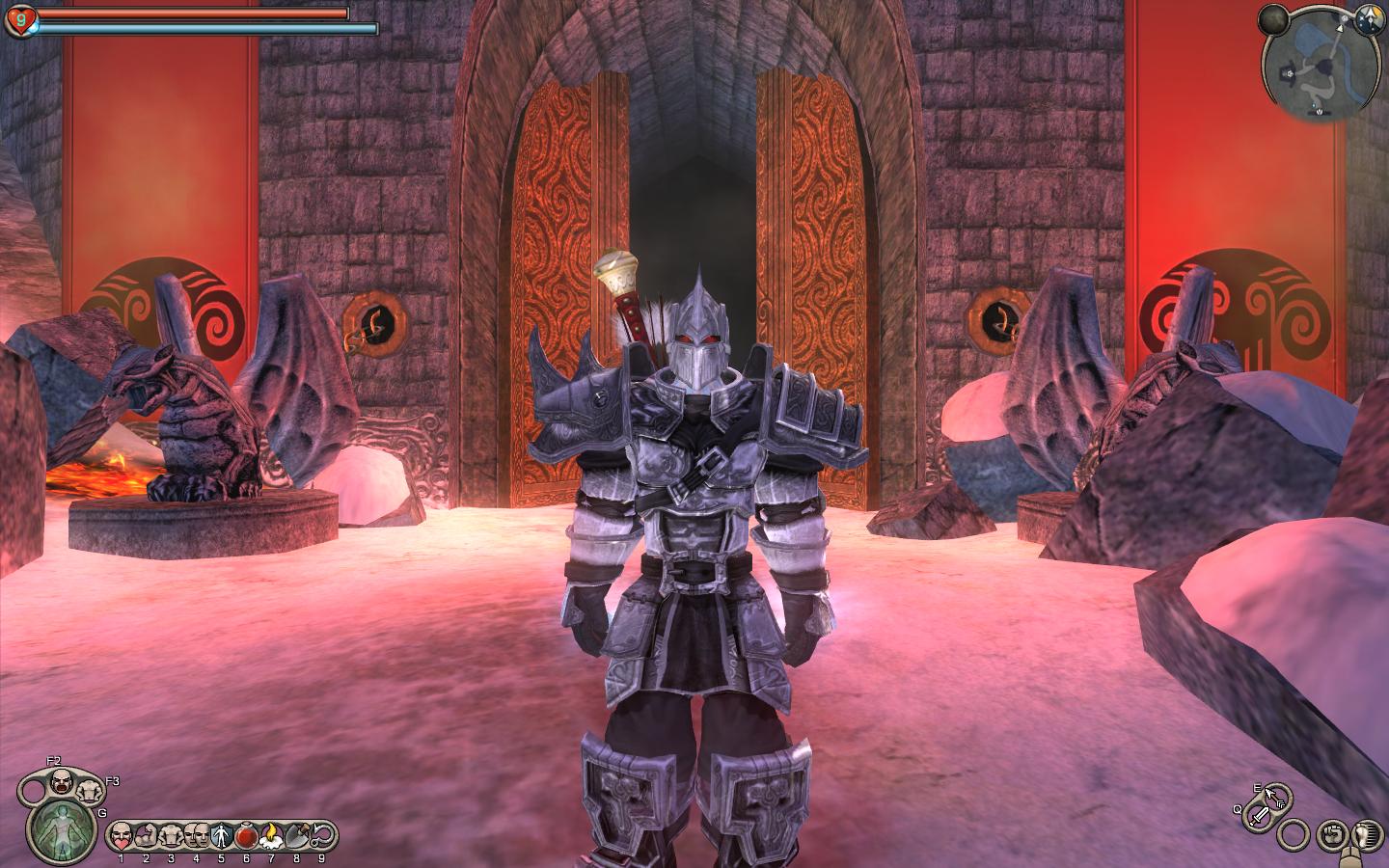This screenshot has width=1389, height=868.
Task: Click the dark orb left of minimap
Action: pos(1272,17)
